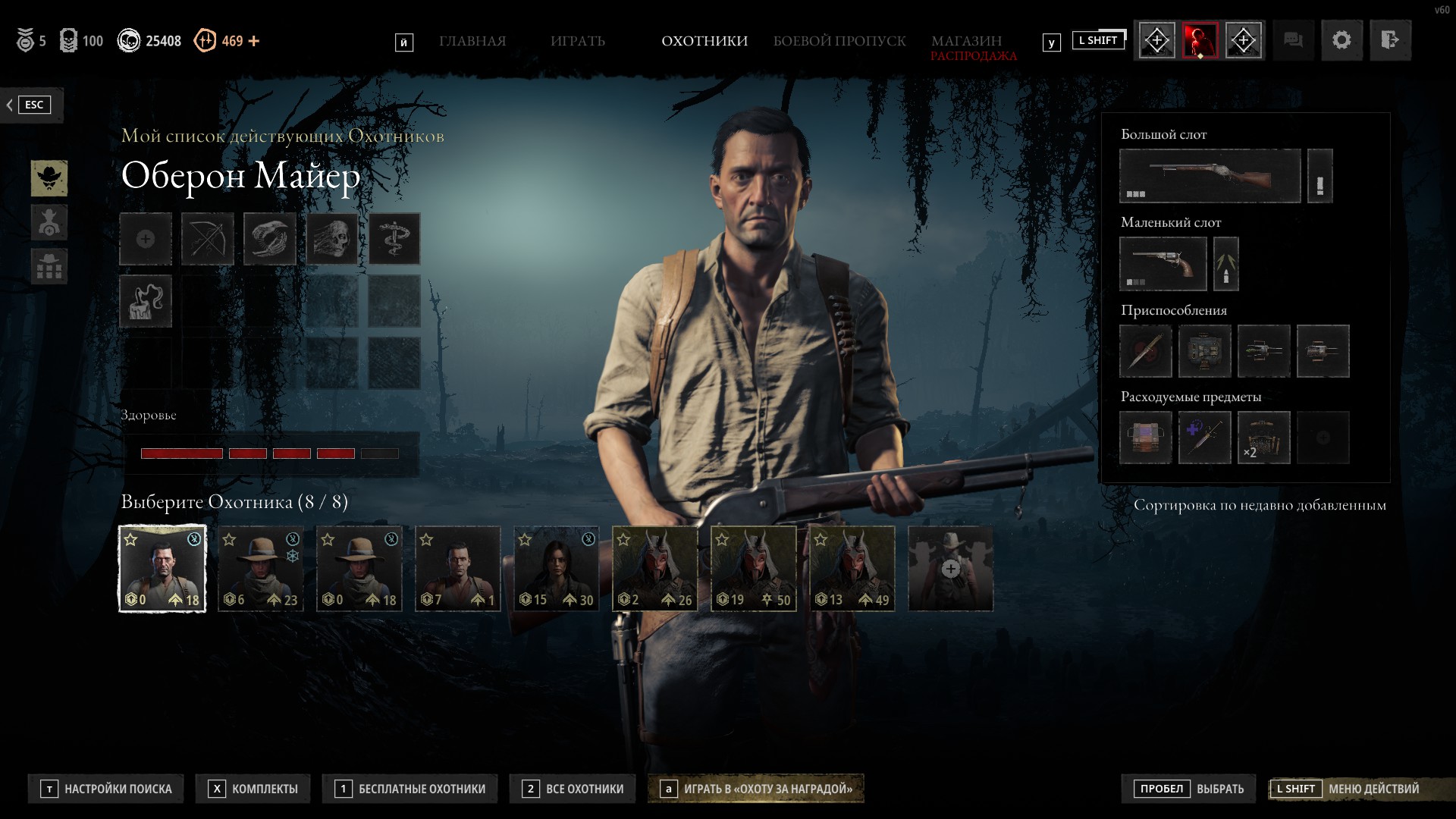Go to the МАГАЗИН store tab

966,41
